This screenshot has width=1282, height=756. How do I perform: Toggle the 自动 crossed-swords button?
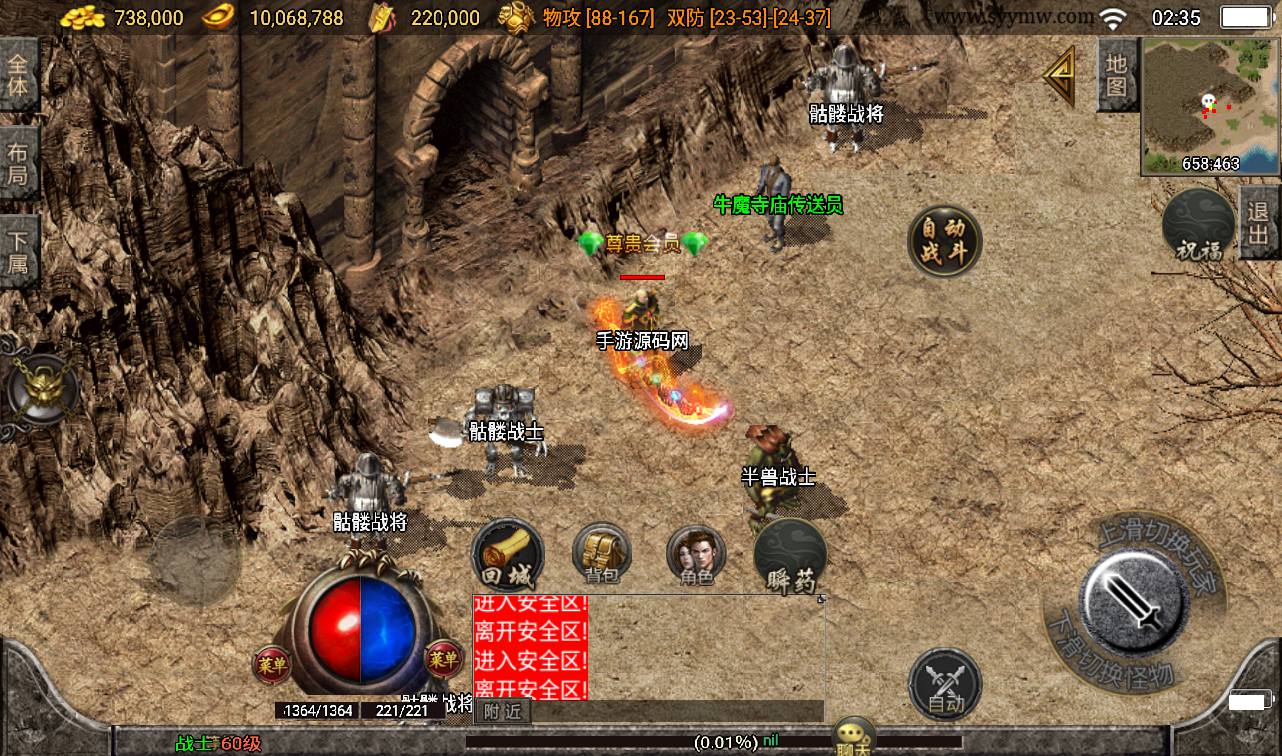pos(945,683)
